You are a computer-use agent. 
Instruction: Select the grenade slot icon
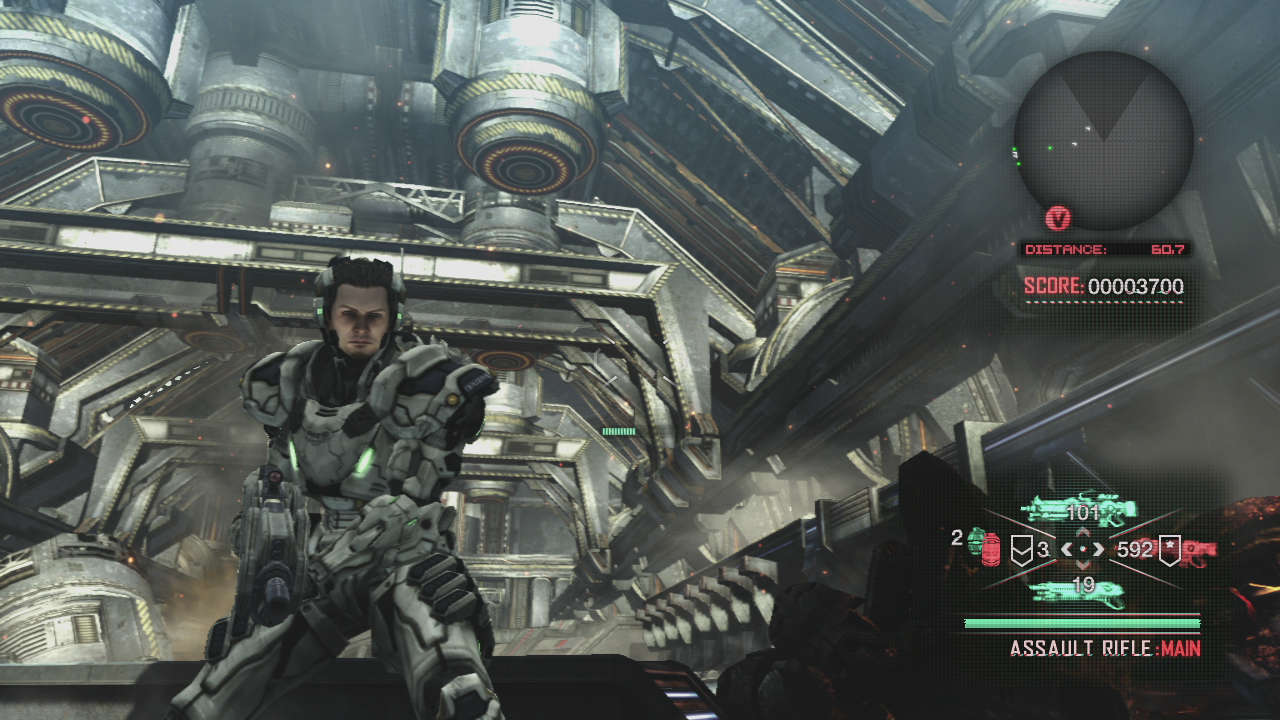coord(984,547)
